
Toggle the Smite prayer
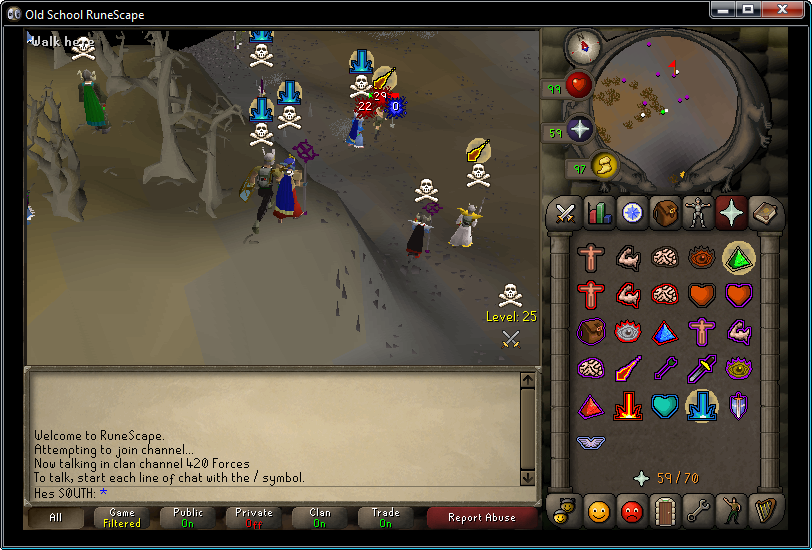[x=700, y=404]
